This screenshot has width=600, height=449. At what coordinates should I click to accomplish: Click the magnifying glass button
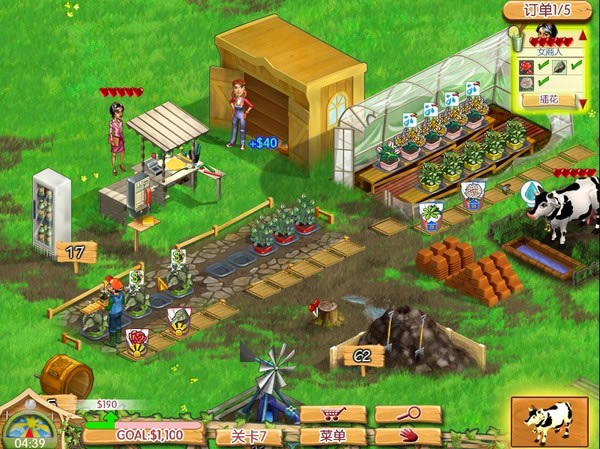pos(408,415)
